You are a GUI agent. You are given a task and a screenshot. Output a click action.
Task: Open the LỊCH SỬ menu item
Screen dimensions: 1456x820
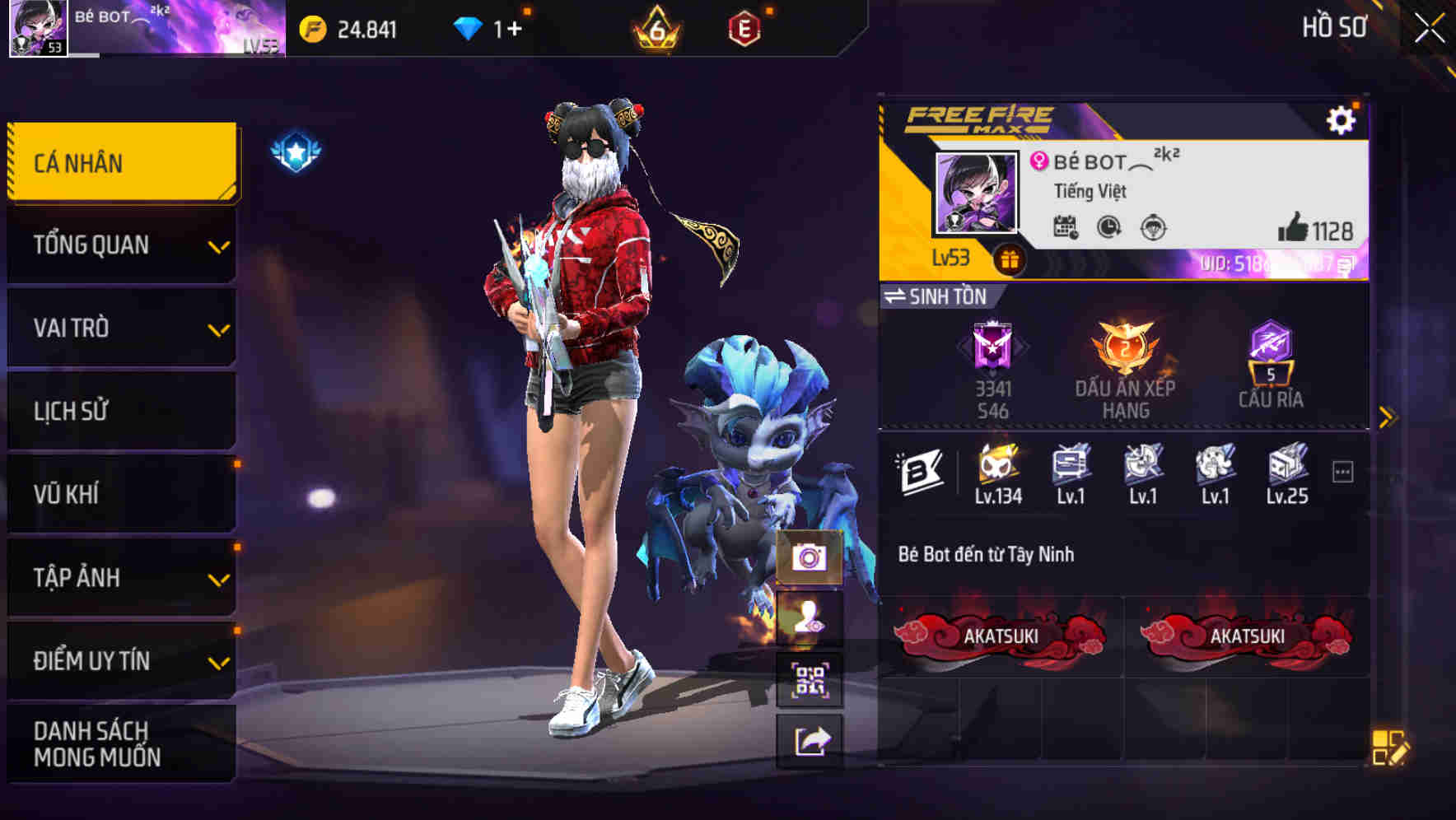(119, 411)
